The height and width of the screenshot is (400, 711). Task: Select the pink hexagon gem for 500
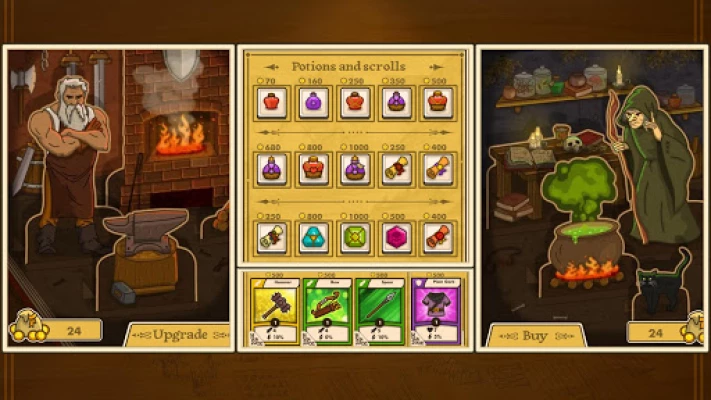396,236
